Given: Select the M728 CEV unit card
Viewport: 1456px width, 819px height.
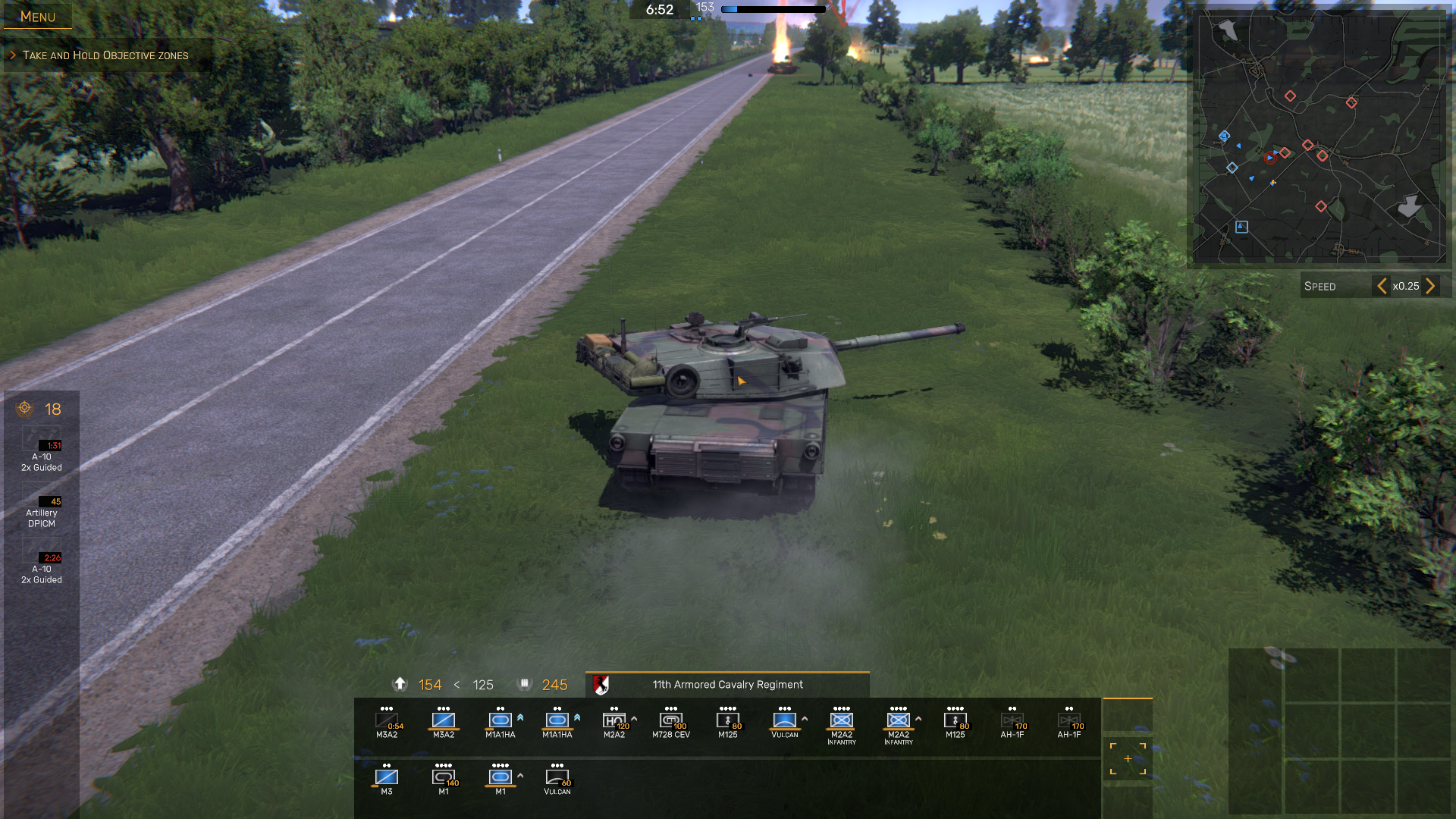Looking at the screenshot, I should tap(671, 723).
